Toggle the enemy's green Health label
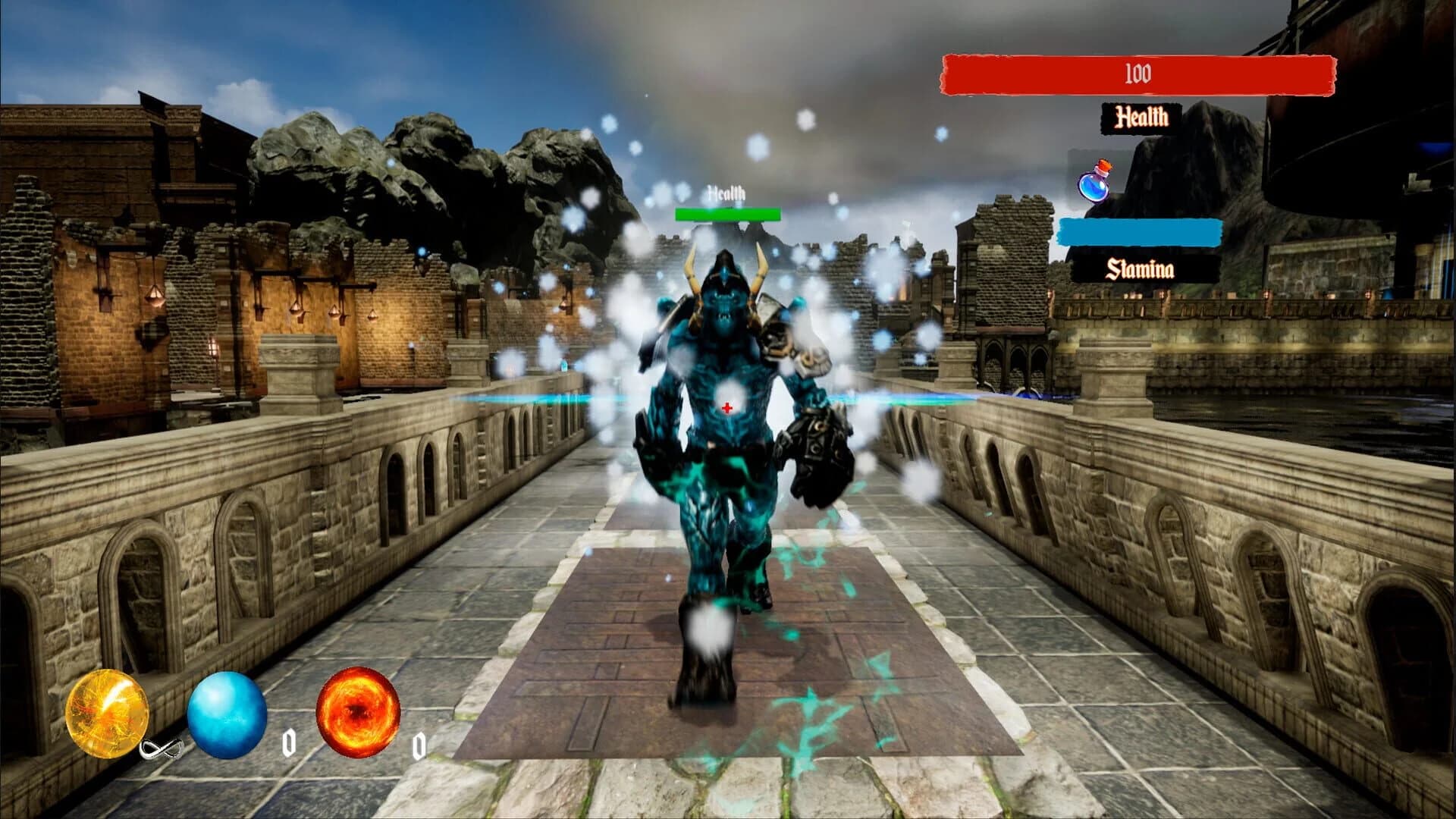 tap(726, 193)
